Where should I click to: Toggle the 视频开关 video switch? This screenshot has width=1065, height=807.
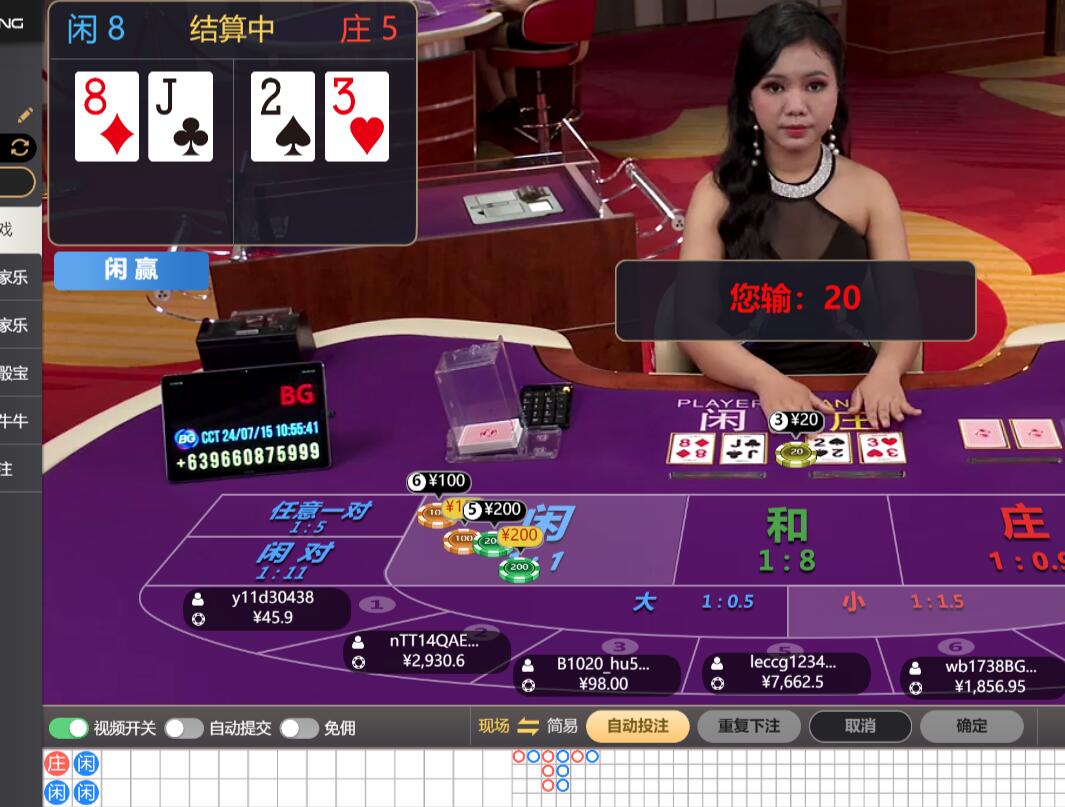[x=69, y=728]
